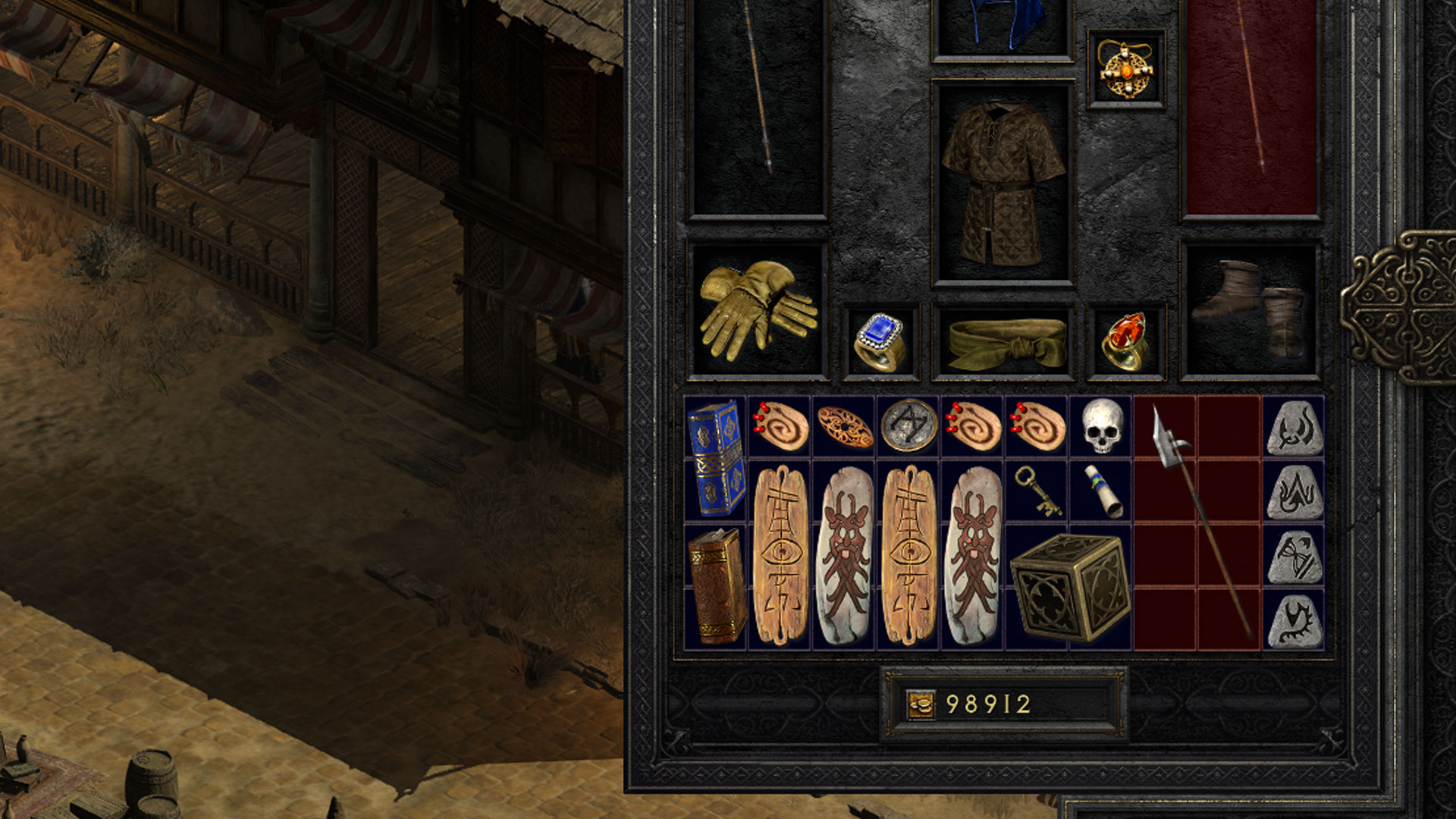
Task: Click the gold coin button beside 98912
Action: 921,704
